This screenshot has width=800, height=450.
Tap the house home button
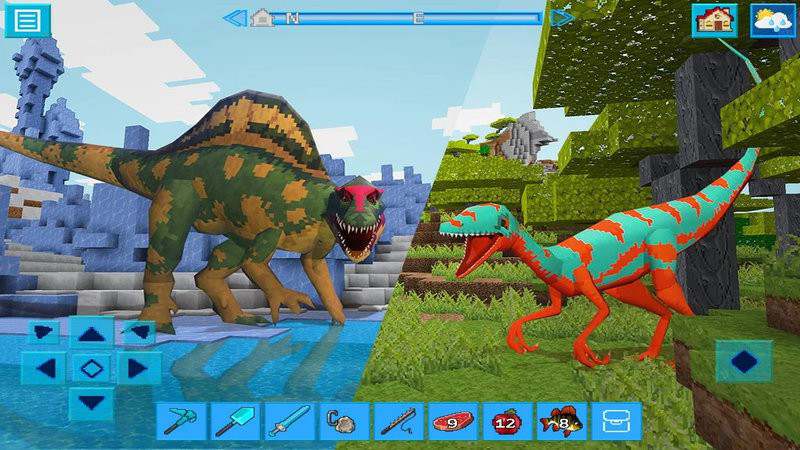tap(714, 20)
